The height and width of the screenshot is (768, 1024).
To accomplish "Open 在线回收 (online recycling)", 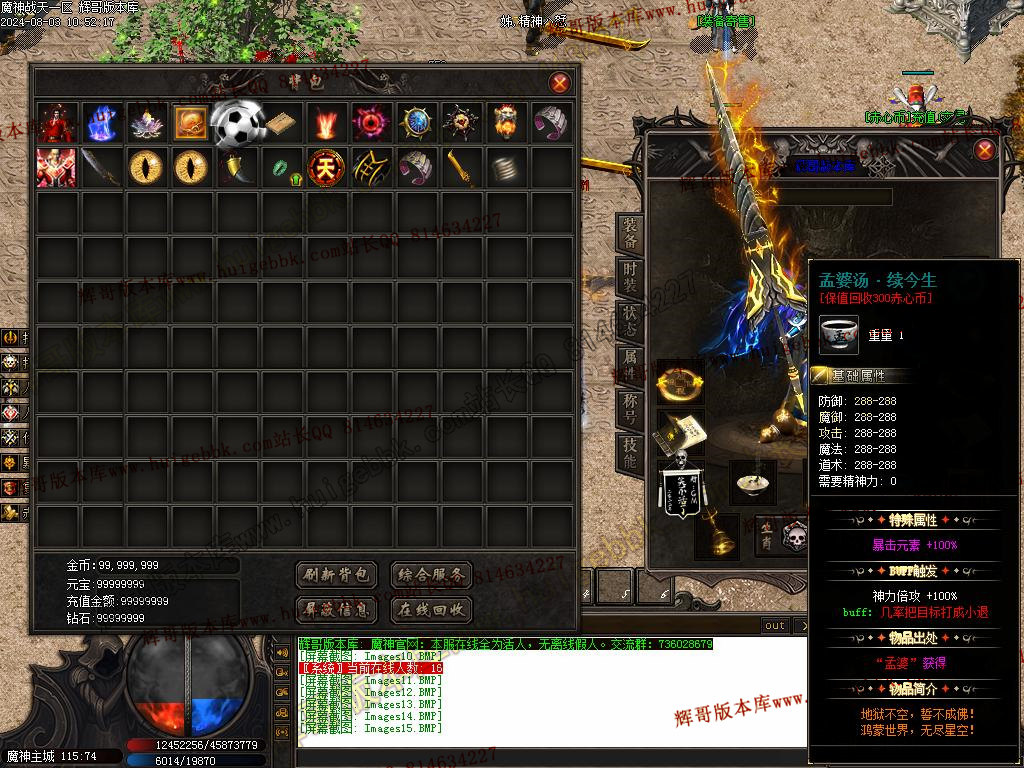I will (430, 609).
